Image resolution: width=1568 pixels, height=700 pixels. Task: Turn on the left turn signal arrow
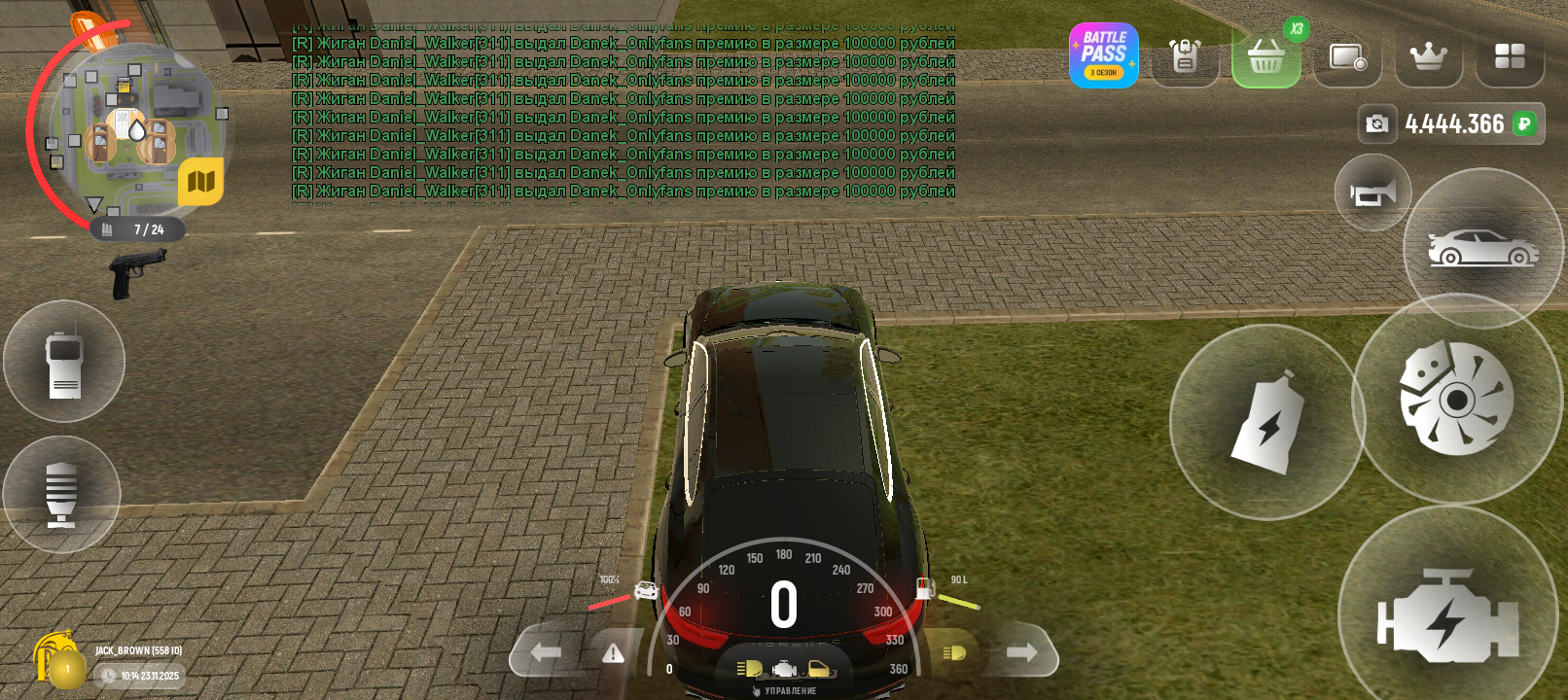pos(546,652)
